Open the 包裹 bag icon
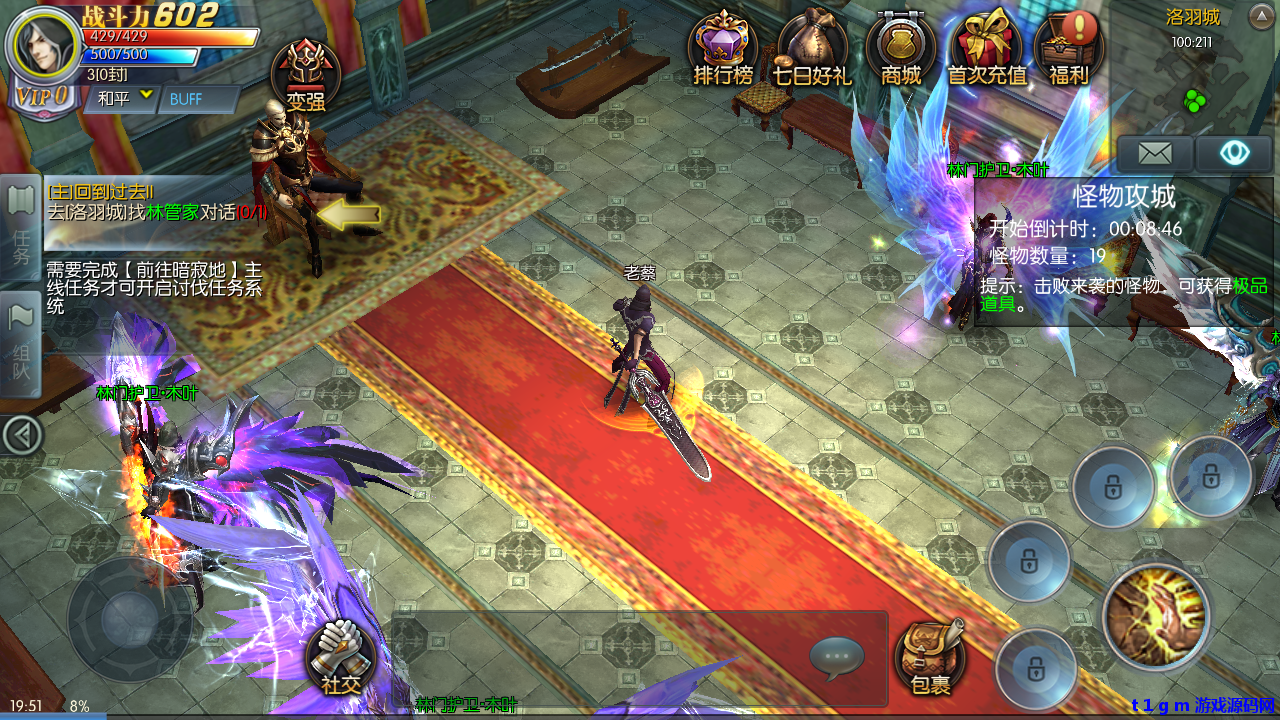 tap(930, 660)
